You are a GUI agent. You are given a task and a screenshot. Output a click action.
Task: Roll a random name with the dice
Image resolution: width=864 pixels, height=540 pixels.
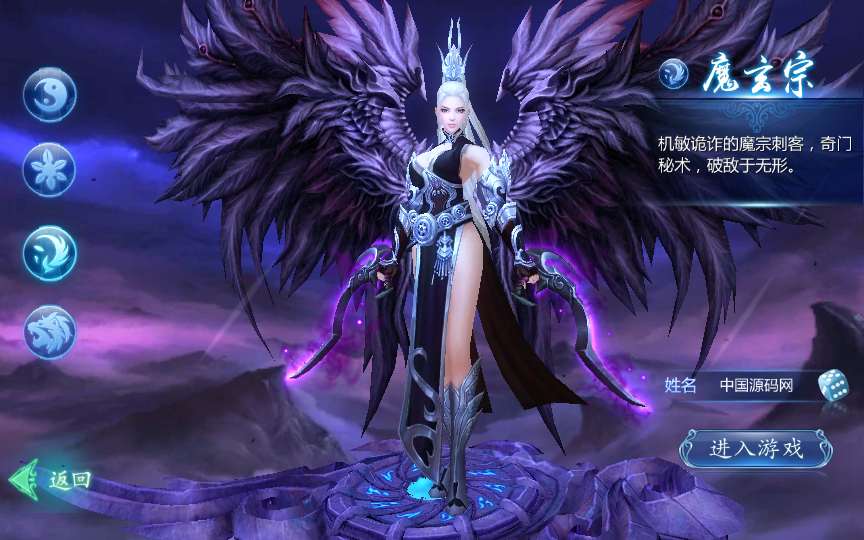[x=832, y=385]
